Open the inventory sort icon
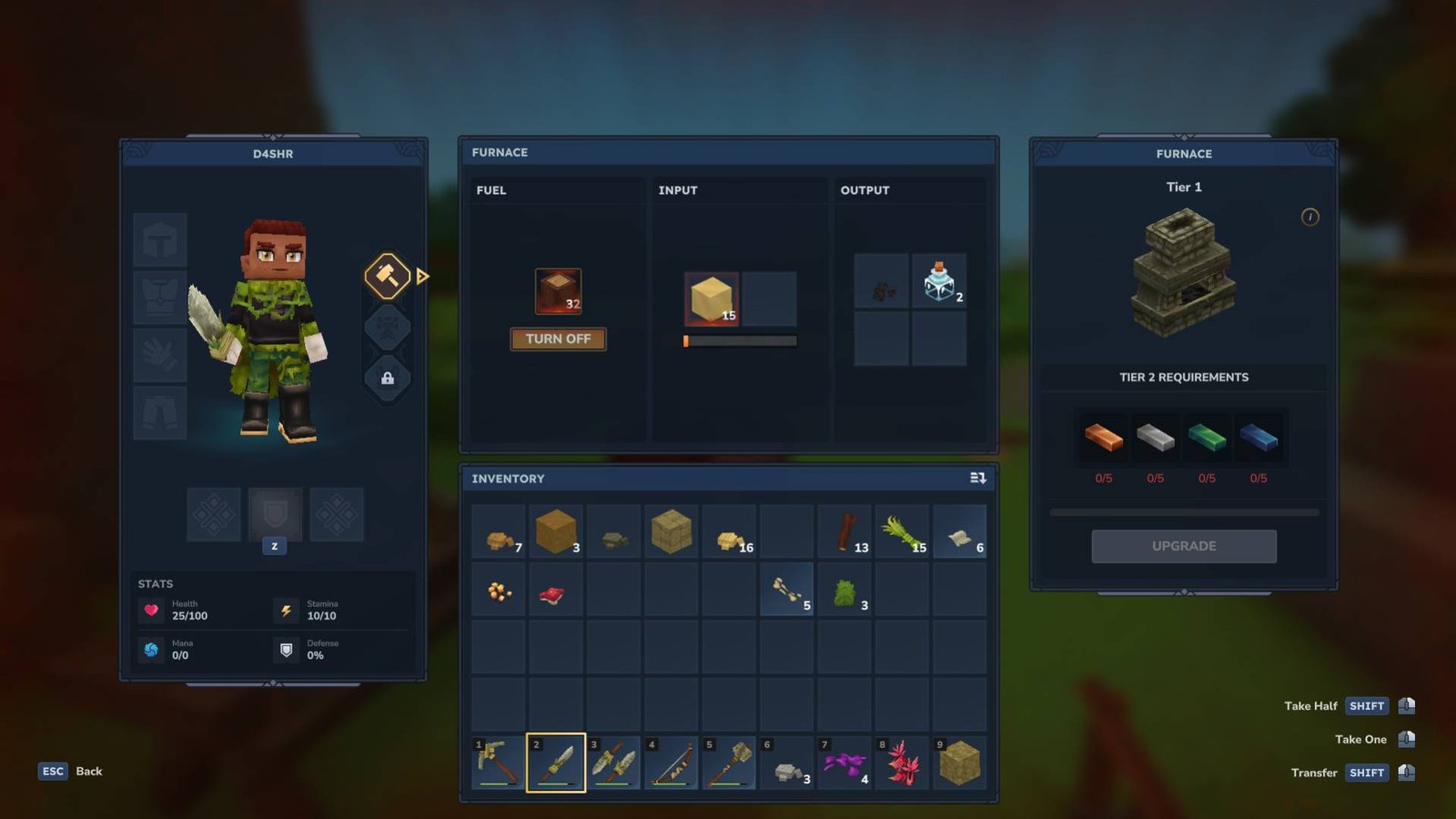This screenshot has width=1456, height=819. [977, 478]
